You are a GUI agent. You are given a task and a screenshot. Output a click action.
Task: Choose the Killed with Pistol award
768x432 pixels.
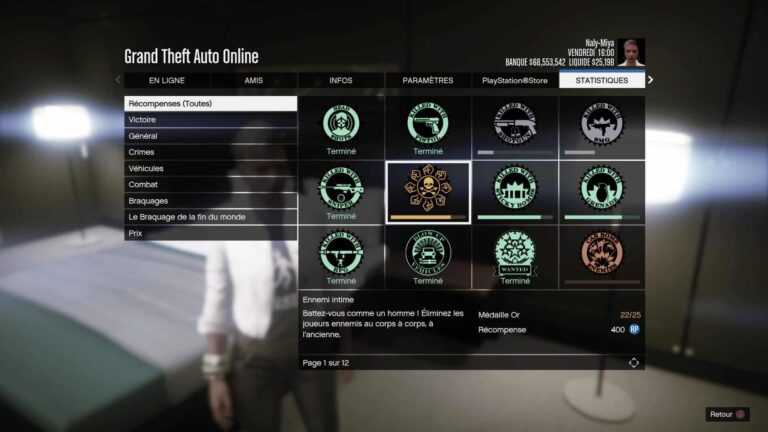(428, 127)
